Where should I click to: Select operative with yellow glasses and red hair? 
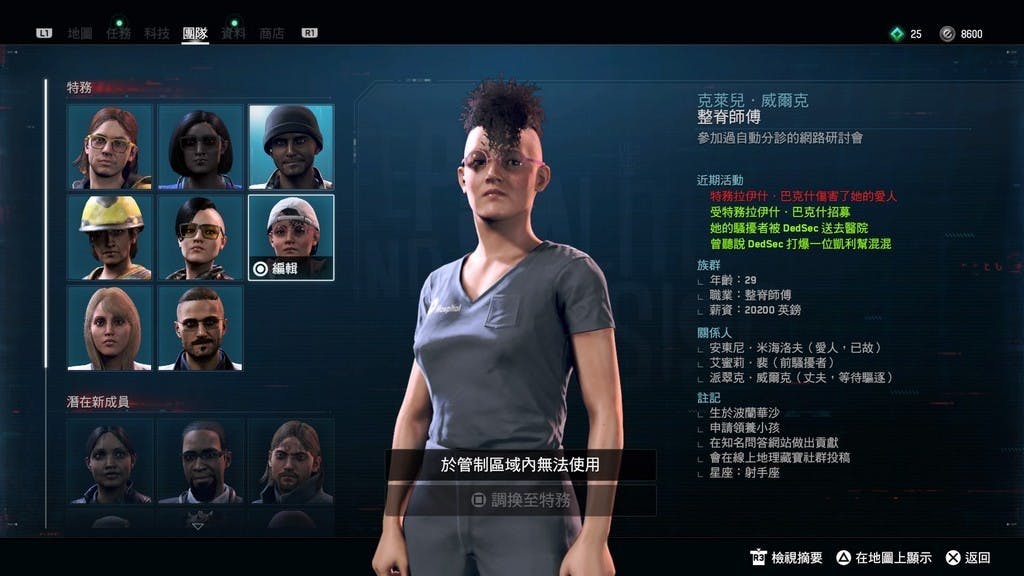coord(110,147)
